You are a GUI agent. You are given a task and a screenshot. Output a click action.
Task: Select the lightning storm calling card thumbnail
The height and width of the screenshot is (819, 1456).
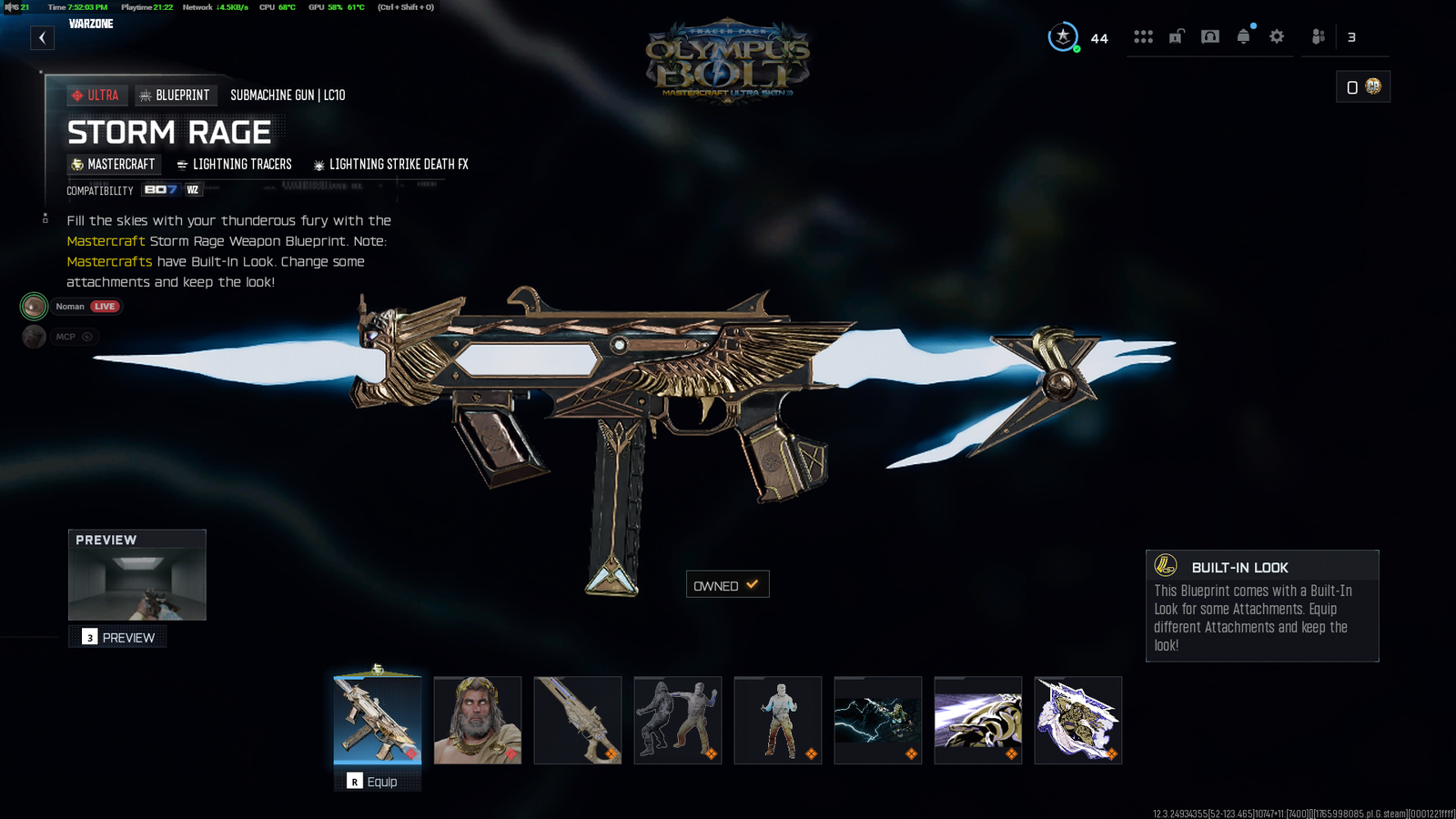(878, 720)
